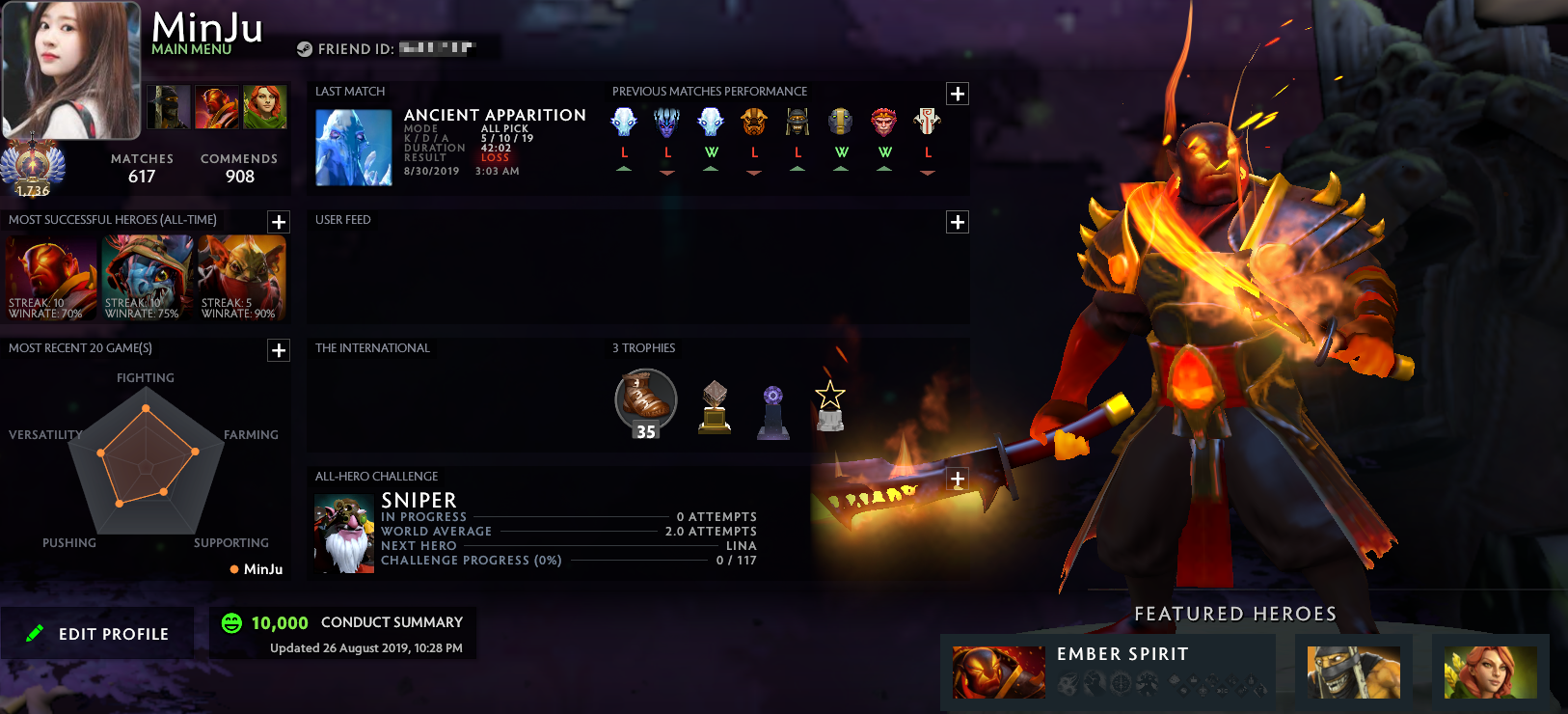Select the Windranger featured hero thumbnail
The width and height of the screenshot is (1568, 714).
click(x=1490, y=672)
